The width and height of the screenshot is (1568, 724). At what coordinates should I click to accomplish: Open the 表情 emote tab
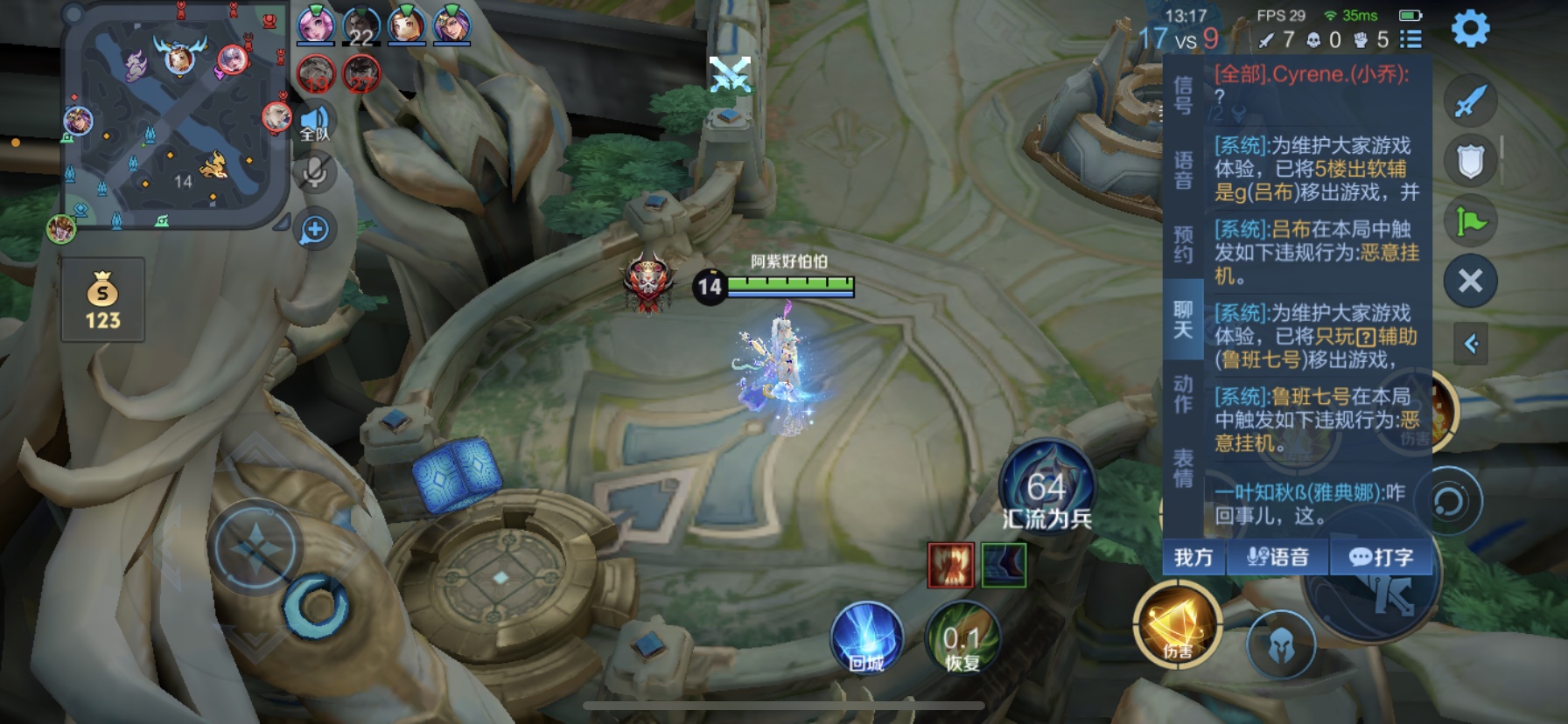point(1183,468)
